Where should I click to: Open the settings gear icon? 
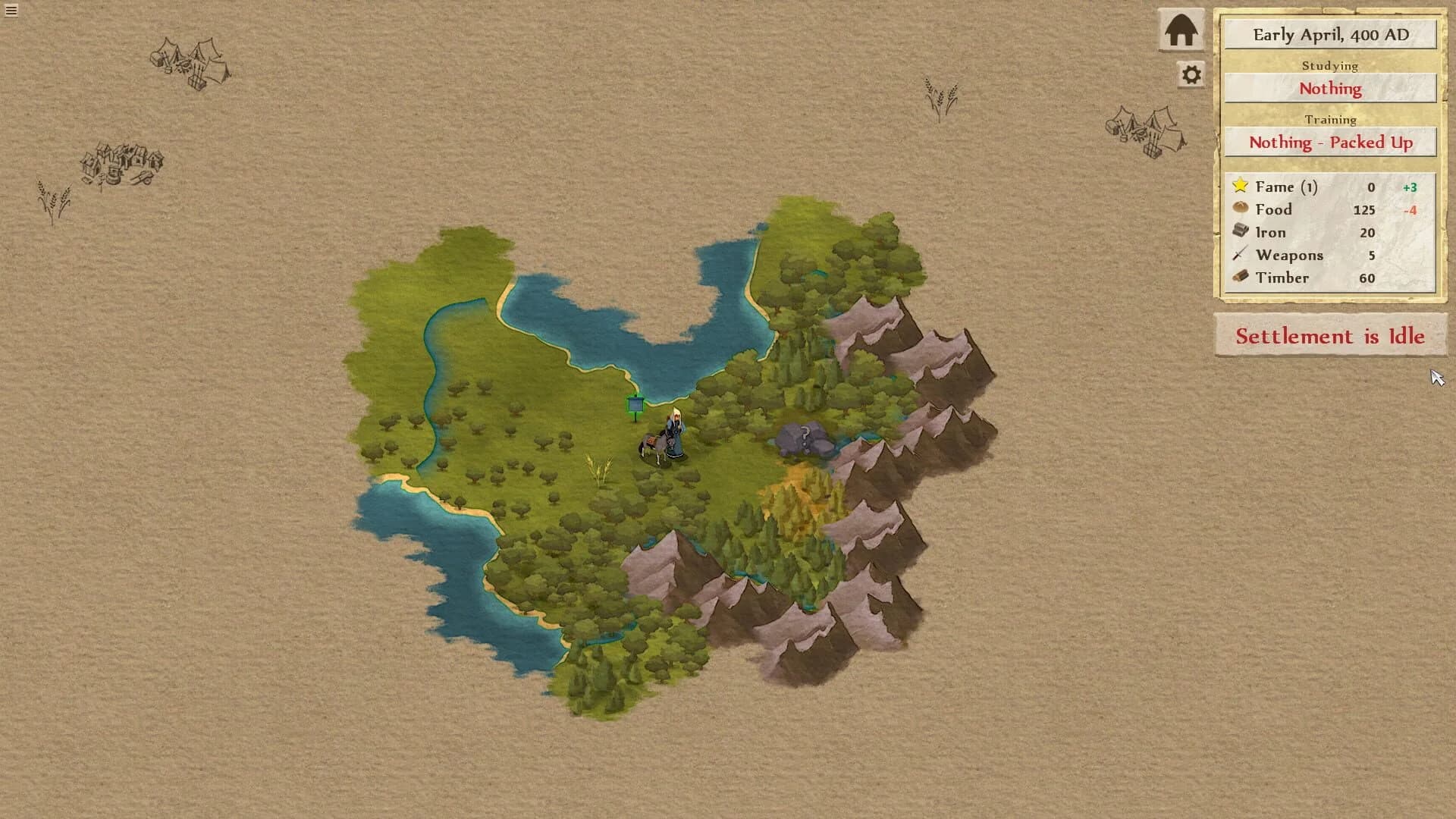tap(1189, 75)
